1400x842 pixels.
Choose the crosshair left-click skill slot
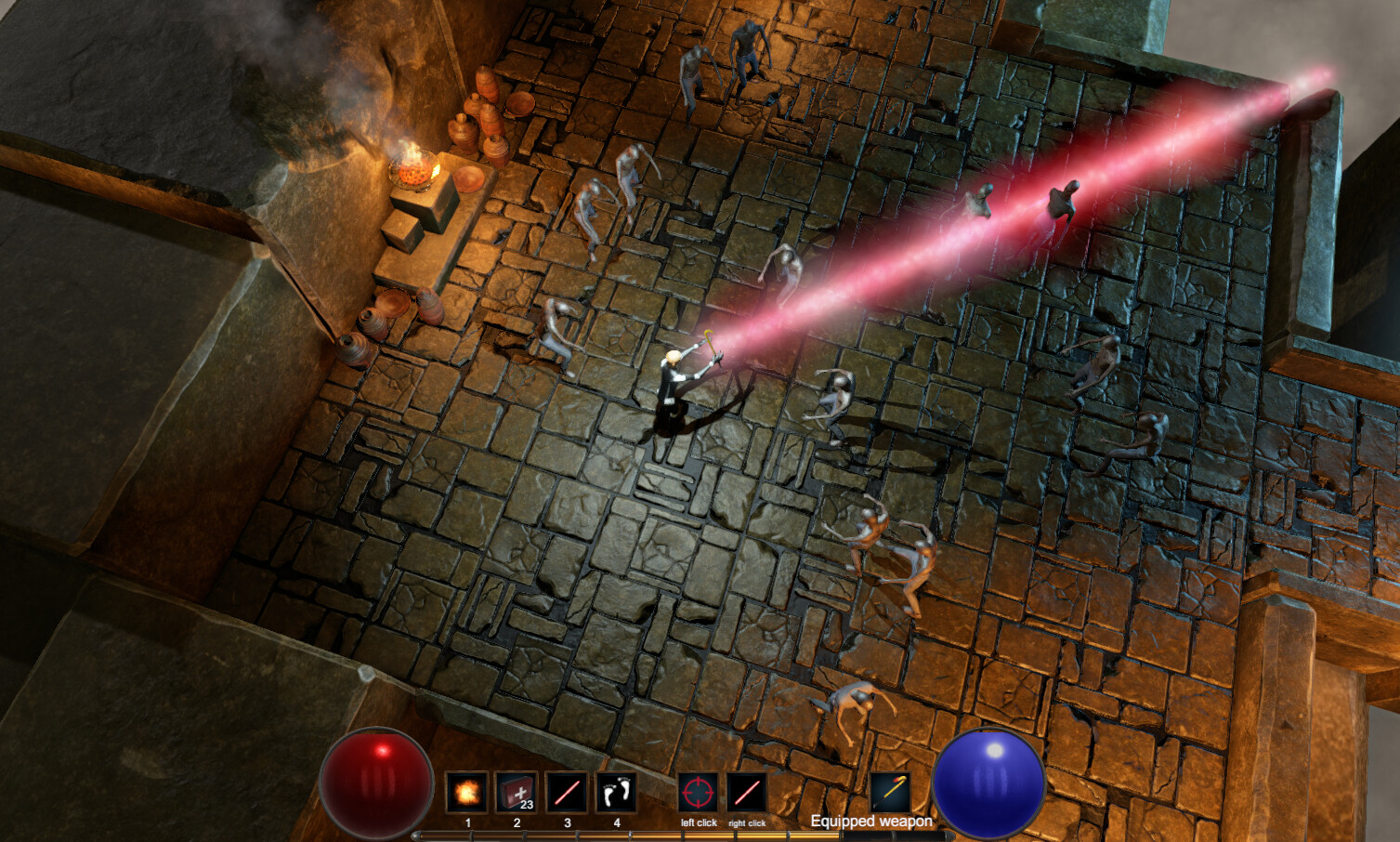[698, 793]
